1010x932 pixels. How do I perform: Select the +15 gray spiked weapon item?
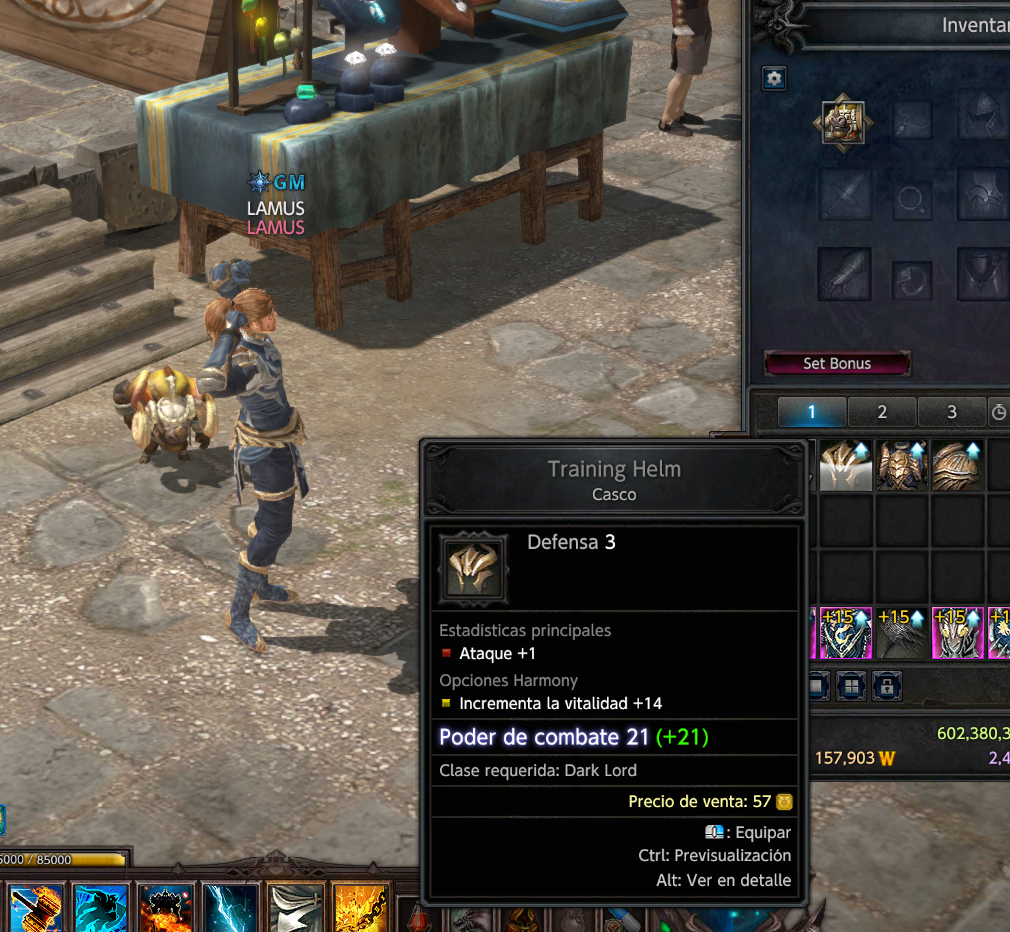tap(902, 633)
